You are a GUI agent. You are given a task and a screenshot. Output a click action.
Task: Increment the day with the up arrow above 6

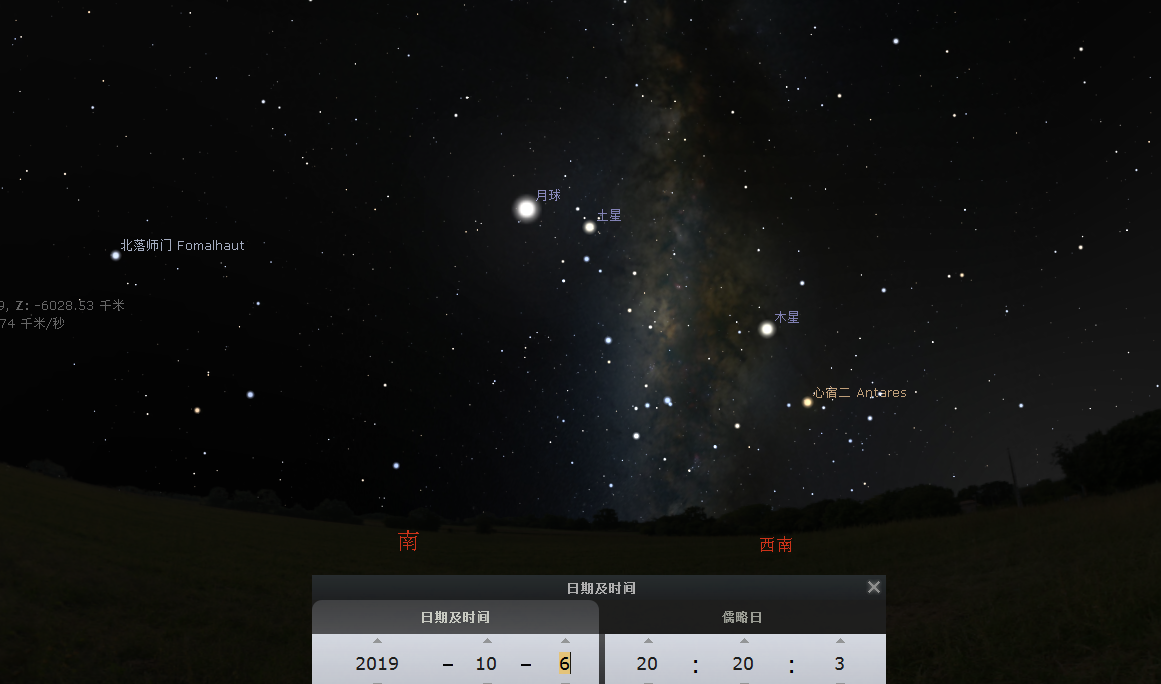point(565,641)
